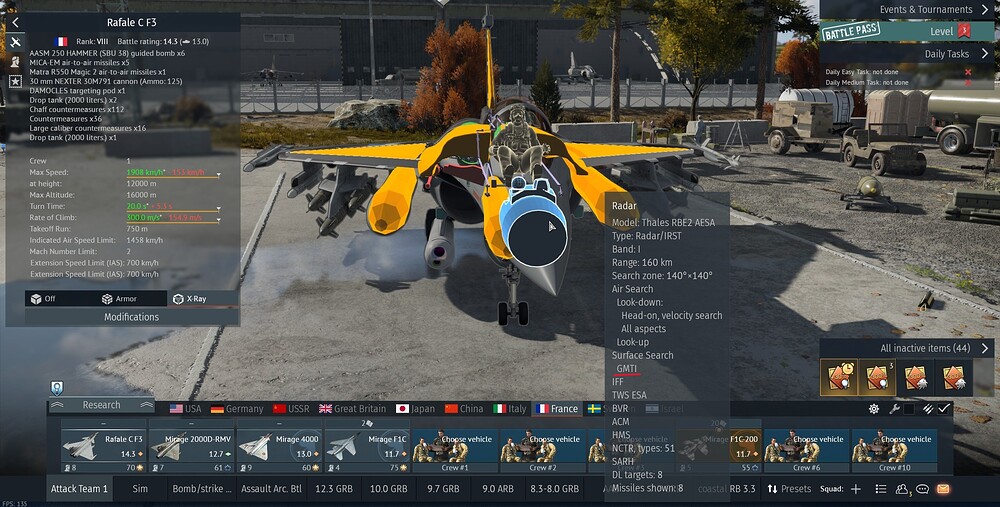Select the Mirage 4000 crew slot
The image size is (1000, 507).
280,447
